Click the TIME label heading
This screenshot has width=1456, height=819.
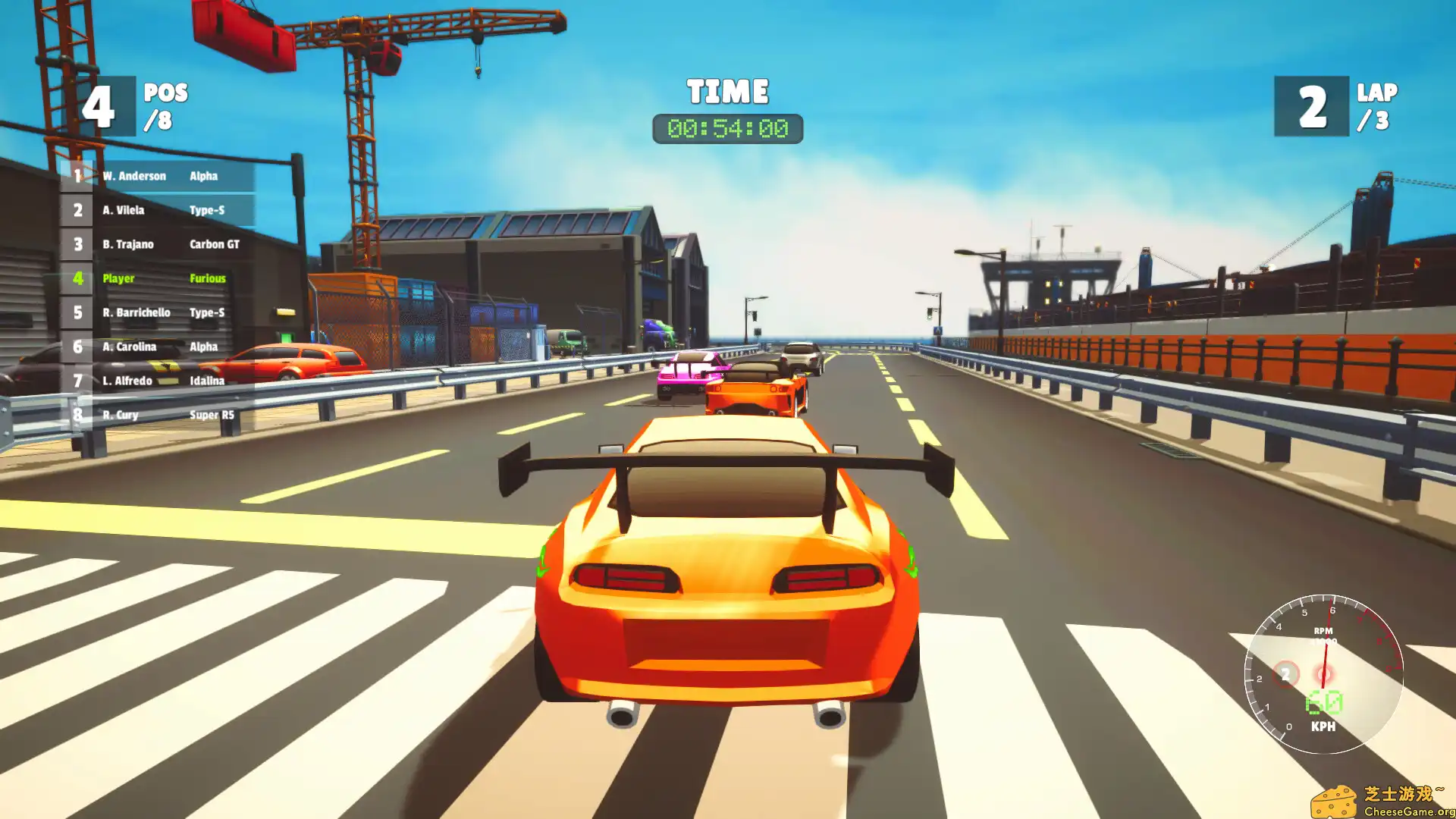pos(726,92)
